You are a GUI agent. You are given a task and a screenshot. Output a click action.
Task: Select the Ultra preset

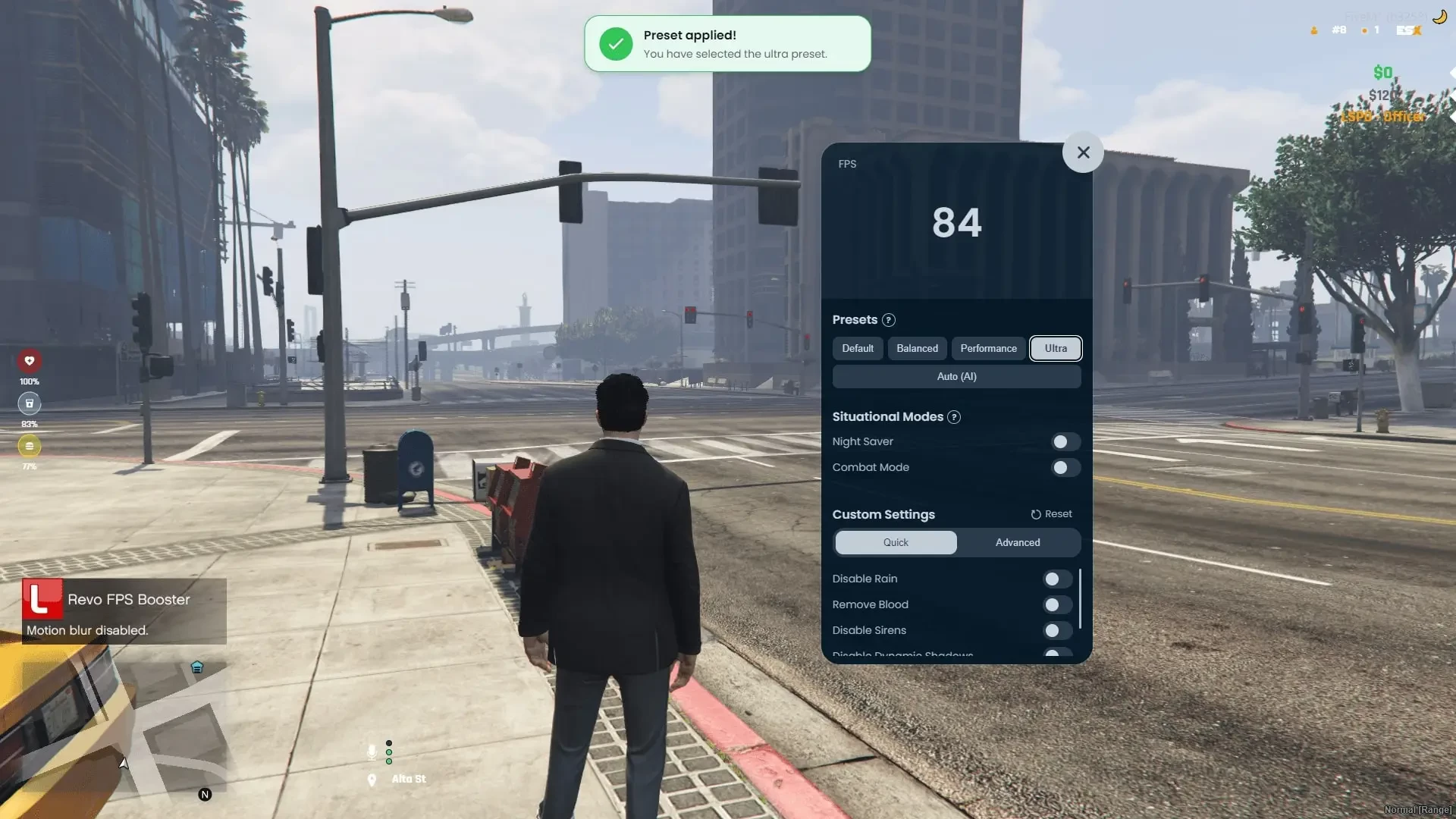pyautogui.click(x=1056, y=348)
